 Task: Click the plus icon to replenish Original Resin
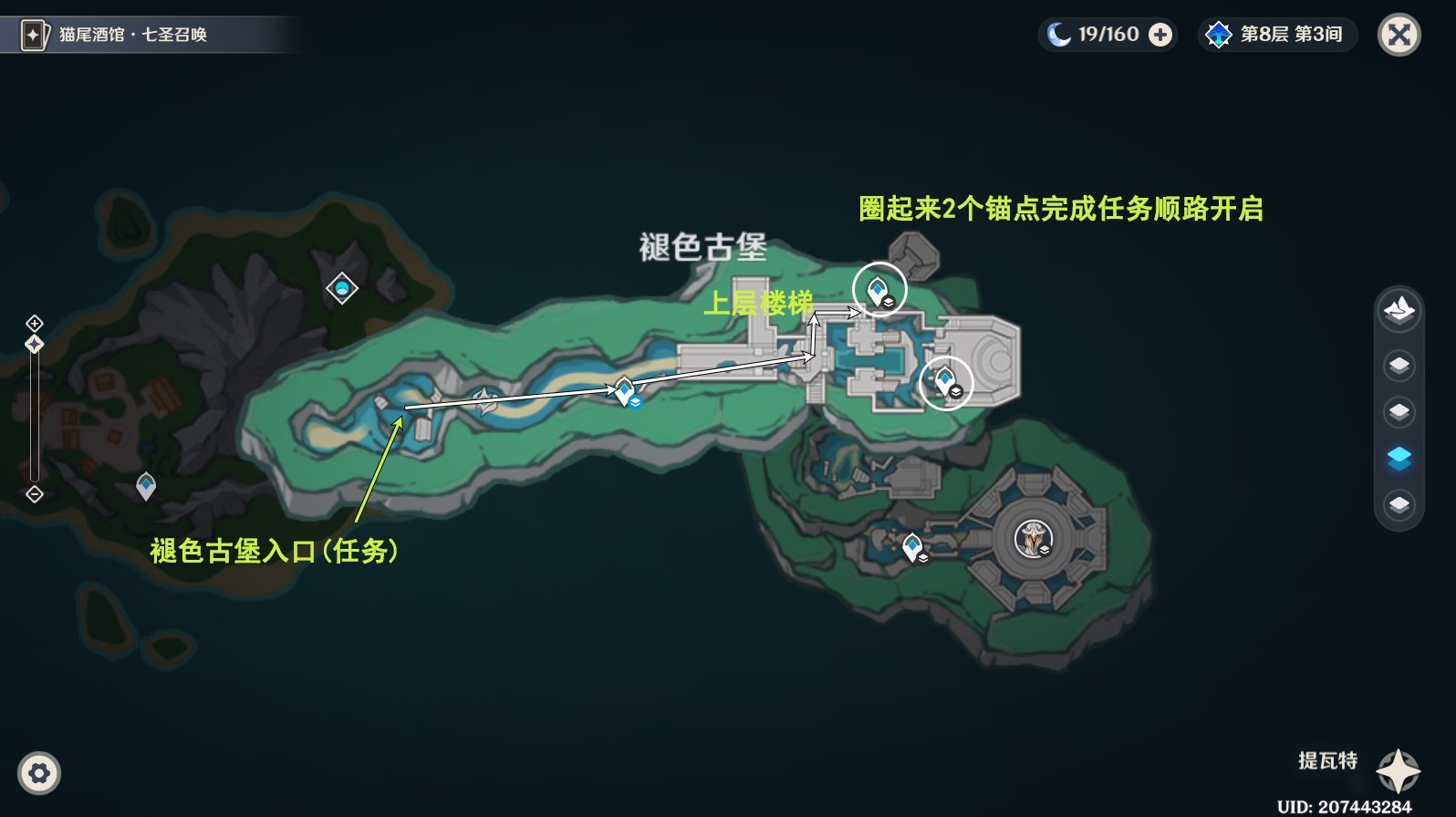click(x=1159, y=35)
